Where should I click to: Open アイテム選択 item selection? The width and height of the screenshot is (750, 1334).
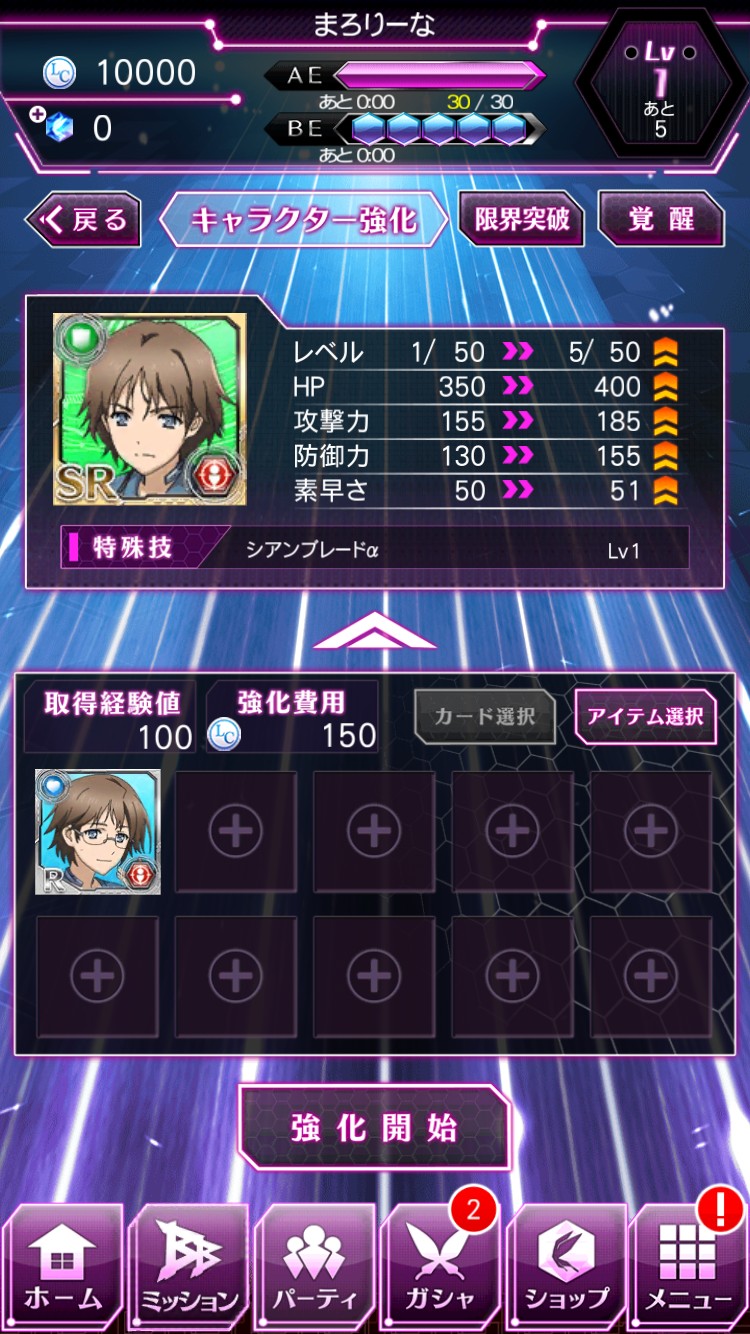point(645,716)
